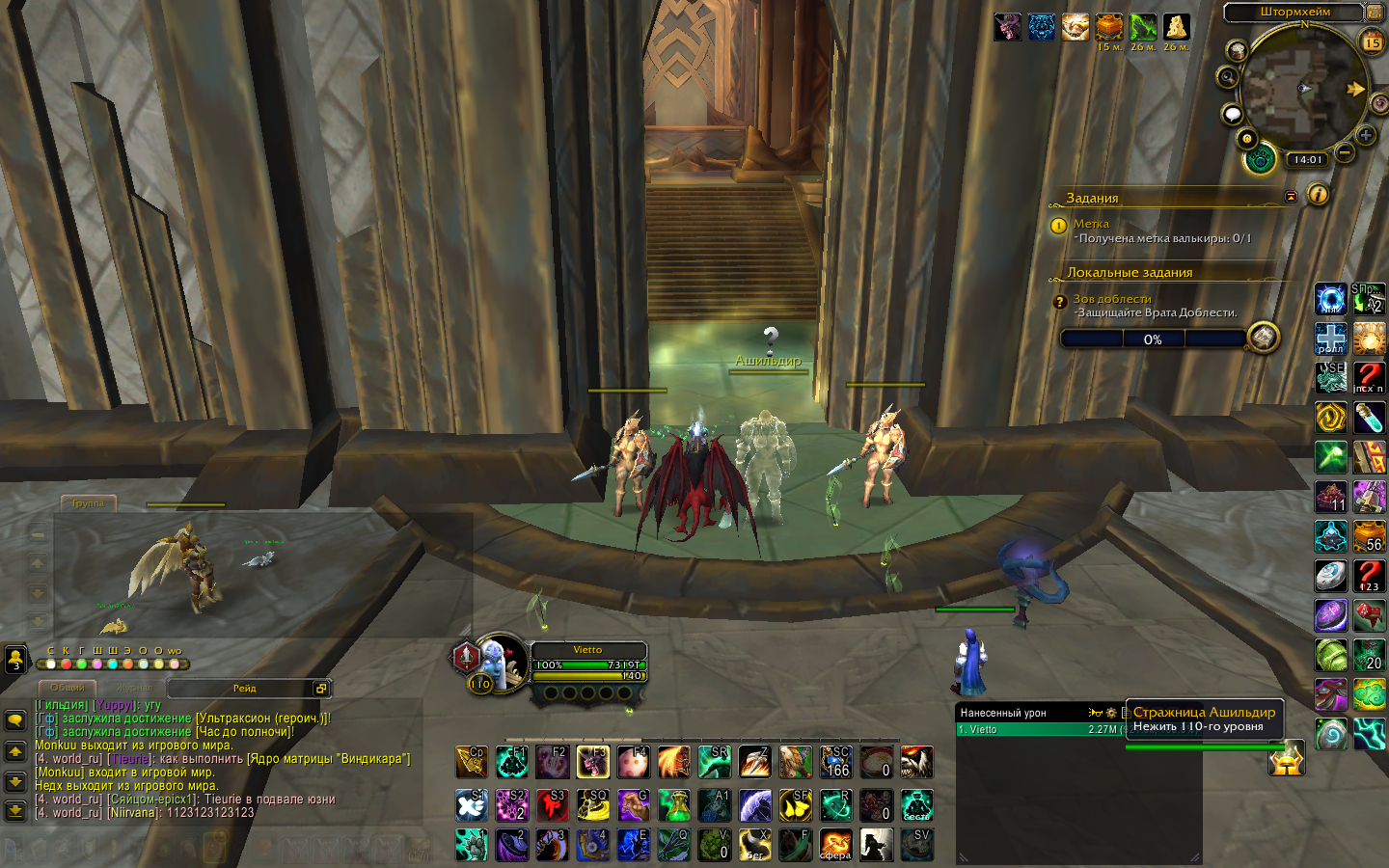Trigger the бег sprint ability icon
Screen dimensions: 1389x868
(x=755, y=845)
